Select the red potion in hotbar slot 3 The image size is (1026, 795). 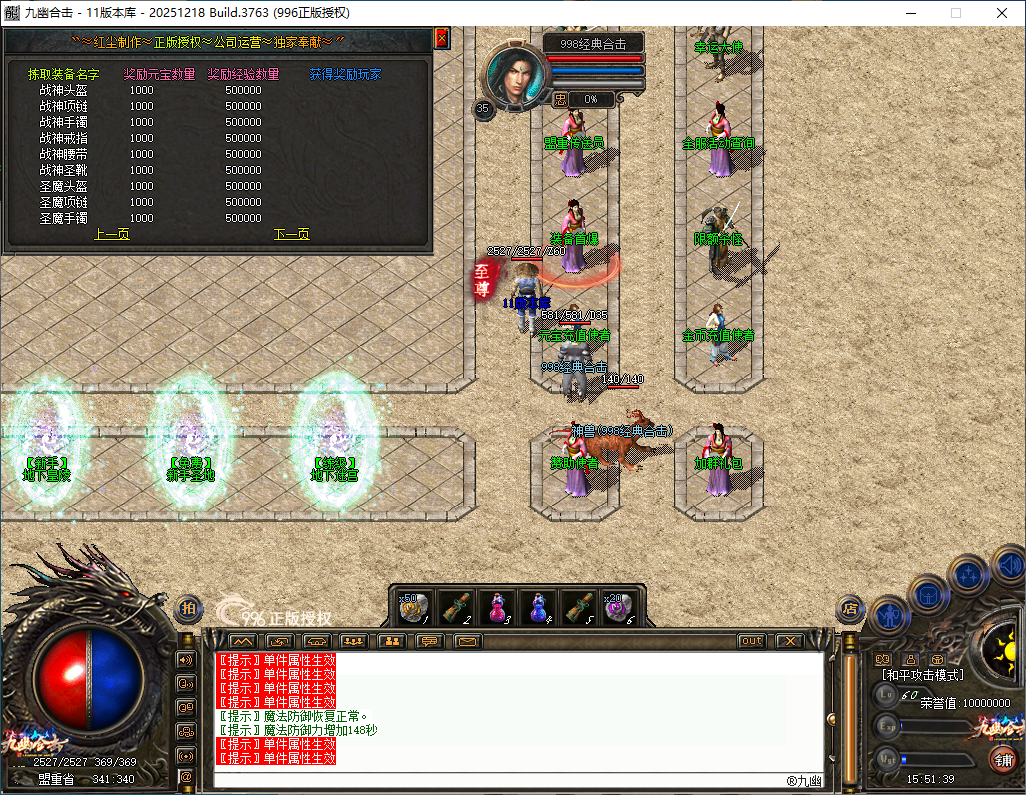(x=496, y=607)
